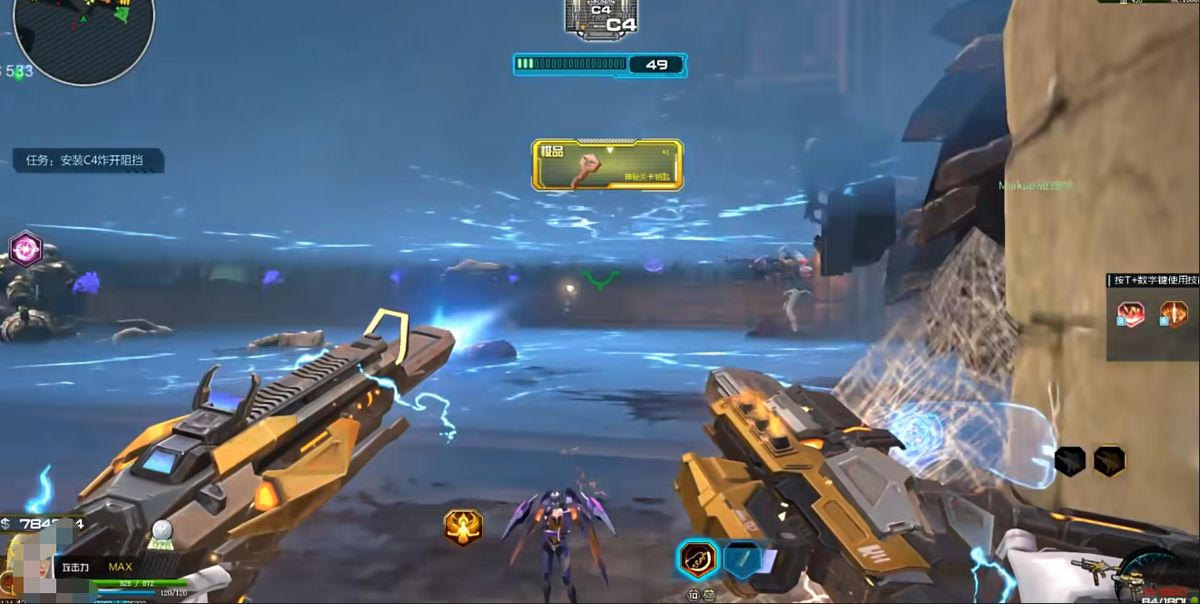Select the orange-ringed hexagon skill icon
Image resolution: width=1200 pixels, height=604 pixels.
point(698,559)
